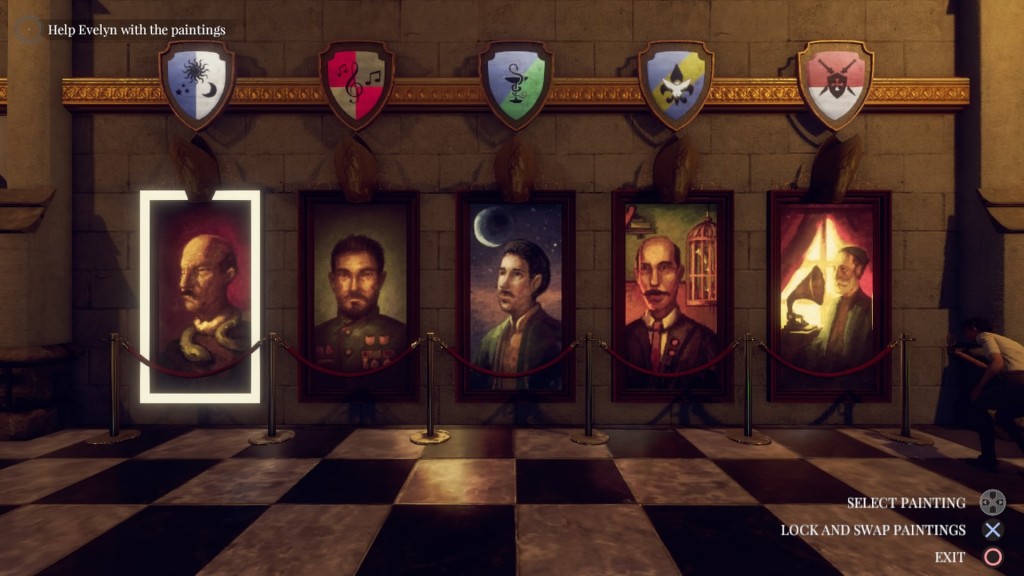Open the Help Evelyn with the paintings objective
The width and height of the screenshot is (1024, 576).
136,30
